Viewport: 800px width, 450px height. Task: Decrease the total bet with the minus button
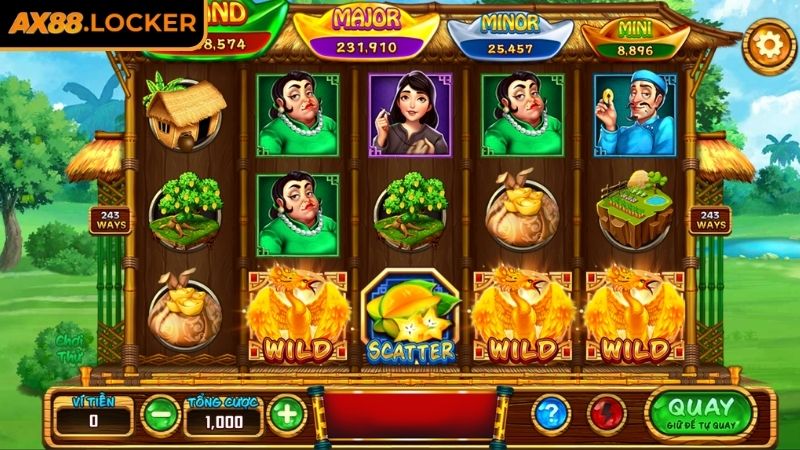[160, 414]
